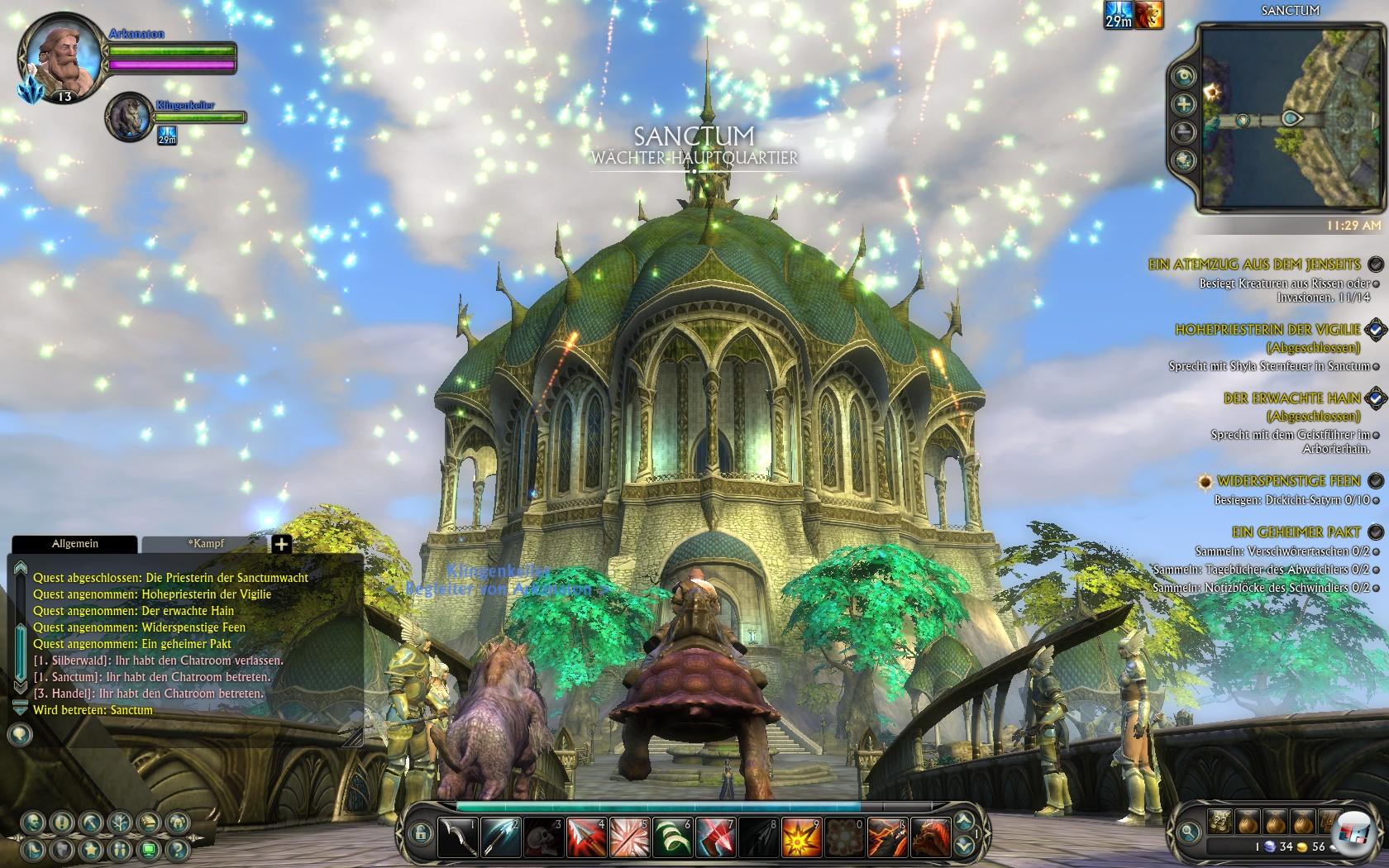Select Widerspenstige Feen quest in tracker
The width and height of the screenshot is (1389, 868).
(x=1288, y=480)
